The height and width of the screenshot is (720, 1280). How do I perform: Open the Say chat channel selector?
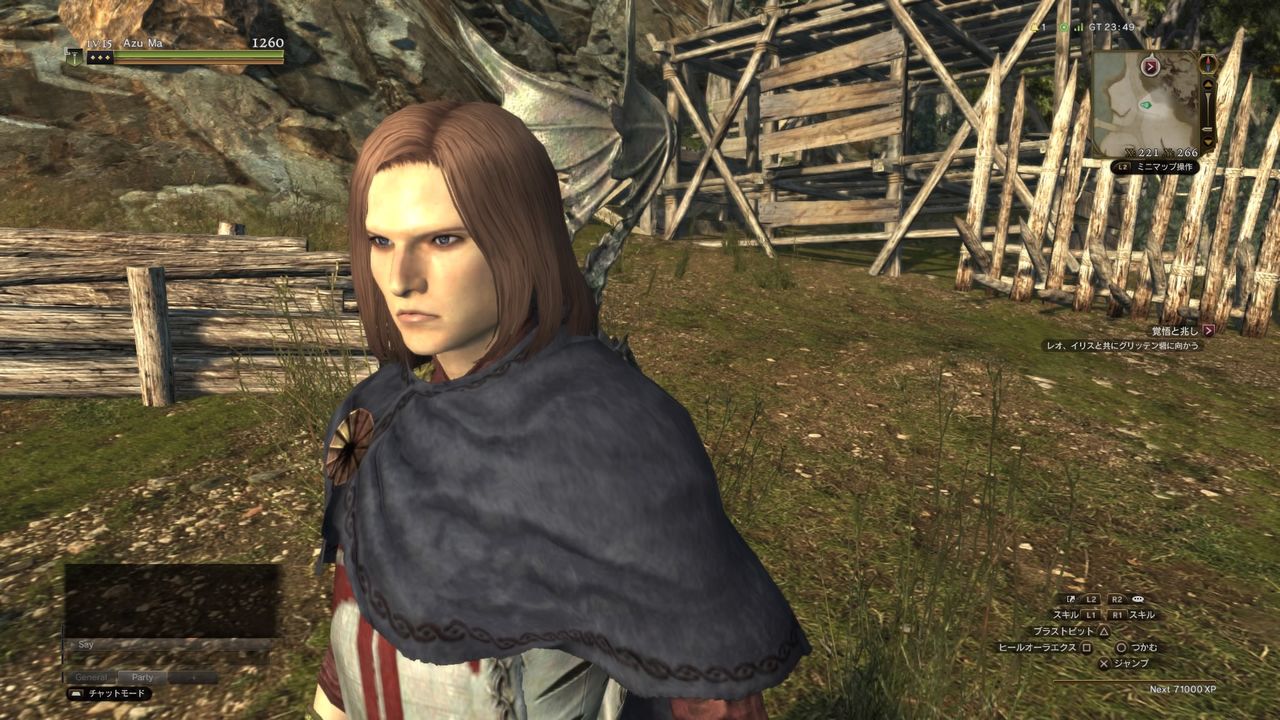tap(86, 645)
